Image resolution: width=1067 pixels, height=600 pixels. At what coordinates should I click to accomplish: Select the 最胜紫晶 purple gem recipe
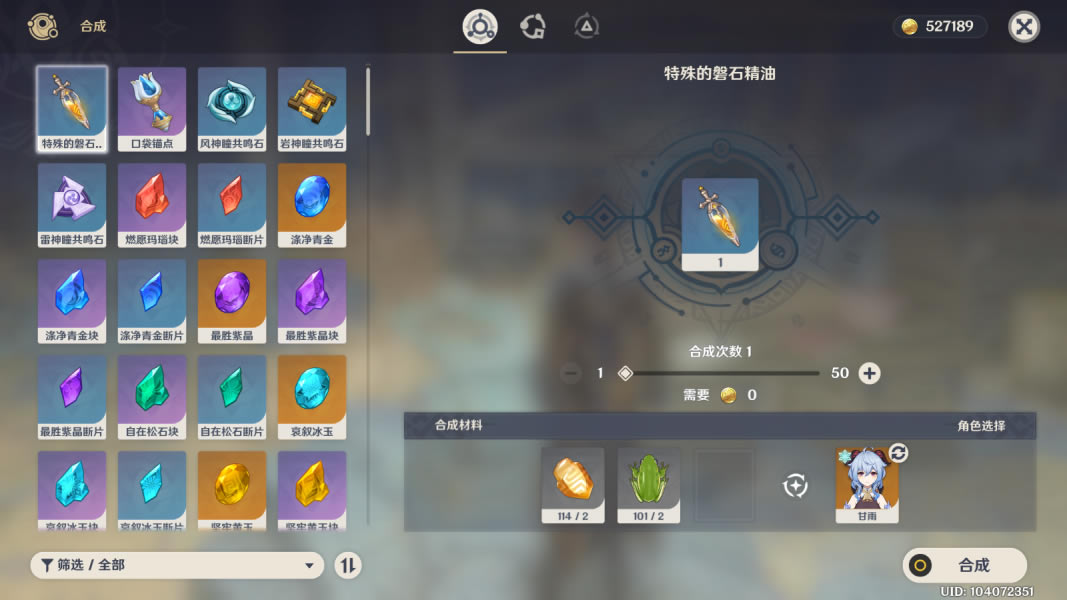232,300
